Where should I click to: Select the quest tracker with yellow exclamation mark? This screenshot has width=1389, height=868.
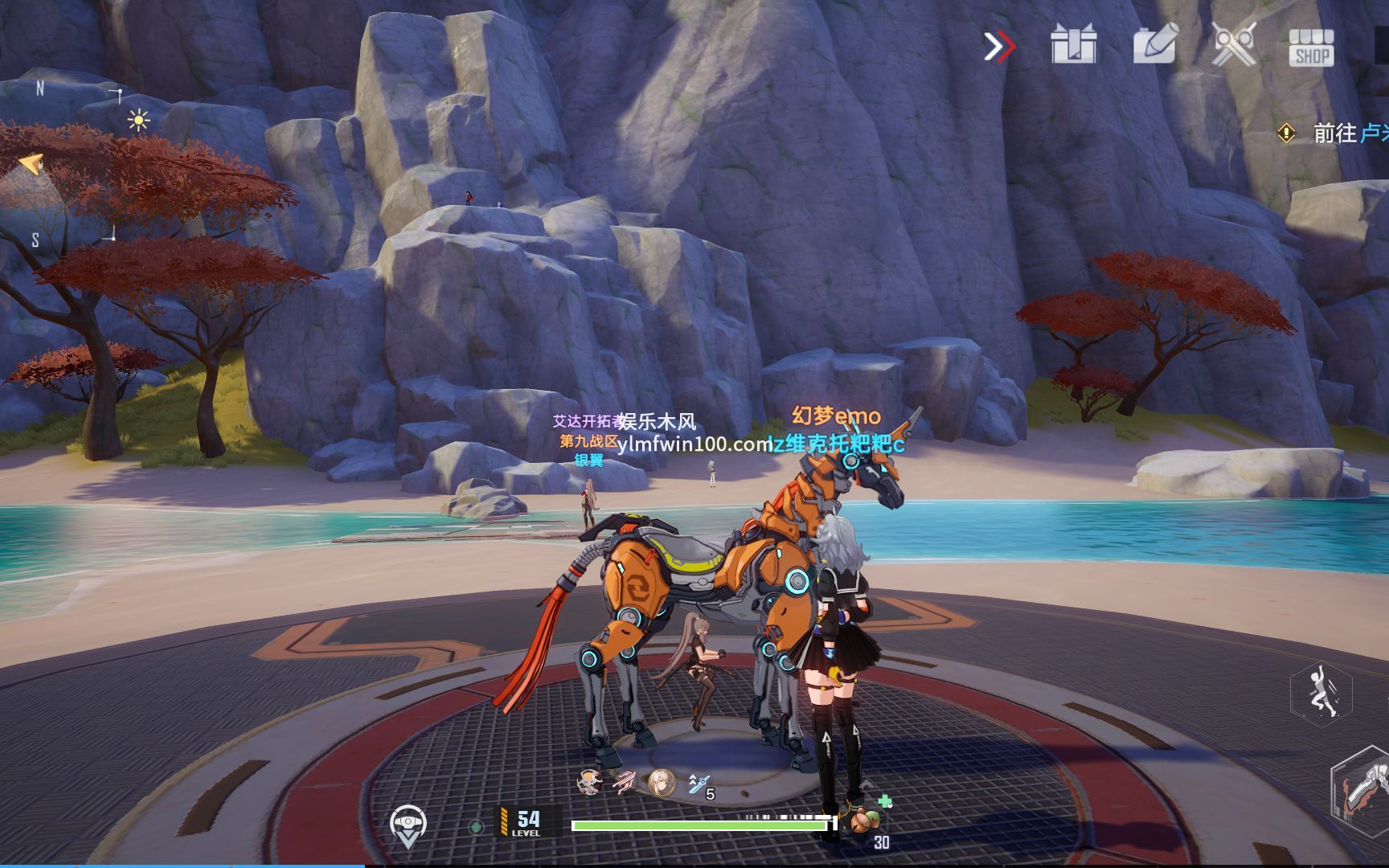pyautogui.click(x=1286, y=133)
